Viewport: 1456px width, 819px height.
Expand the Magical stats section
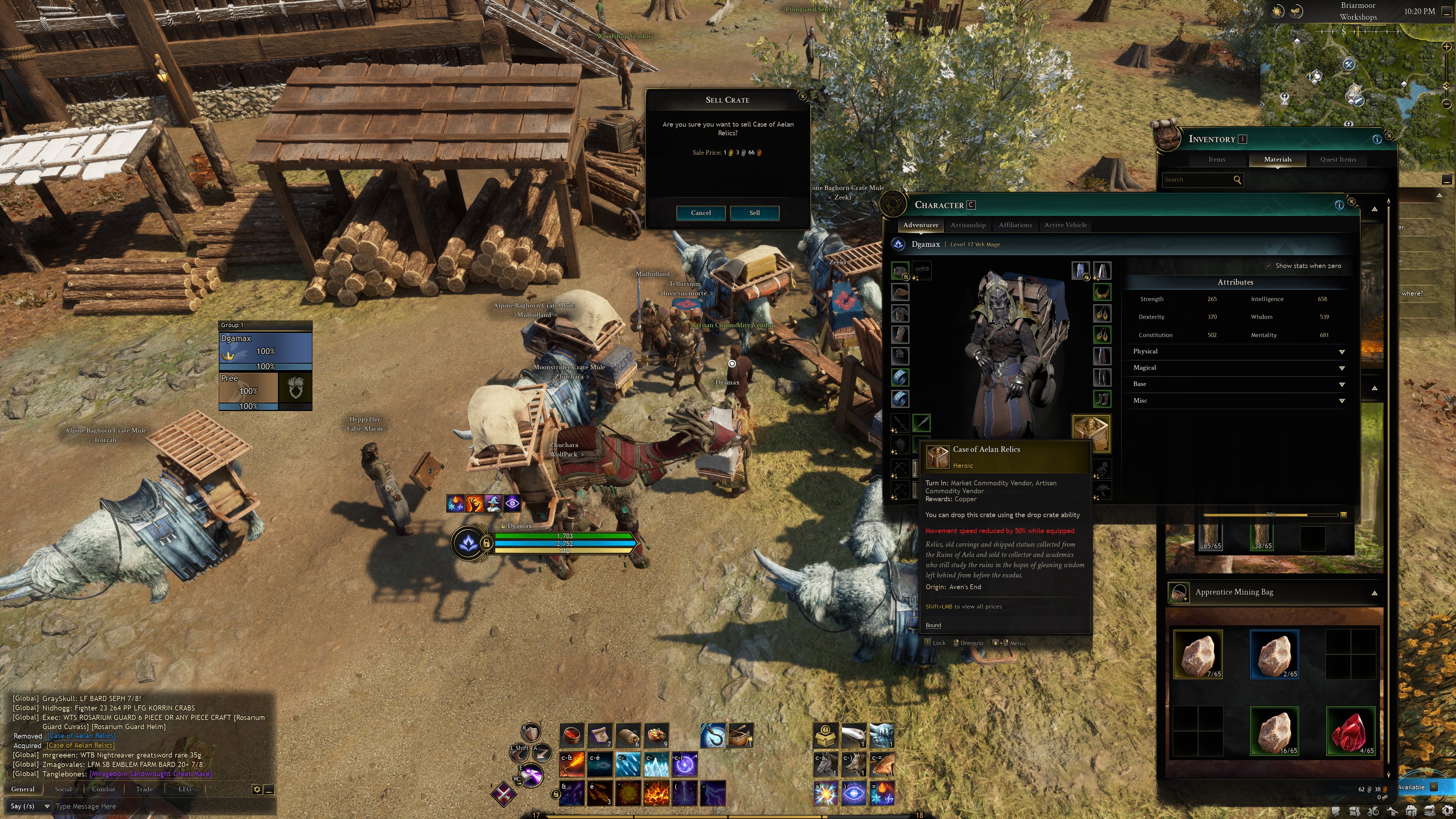click(1342, 368)
